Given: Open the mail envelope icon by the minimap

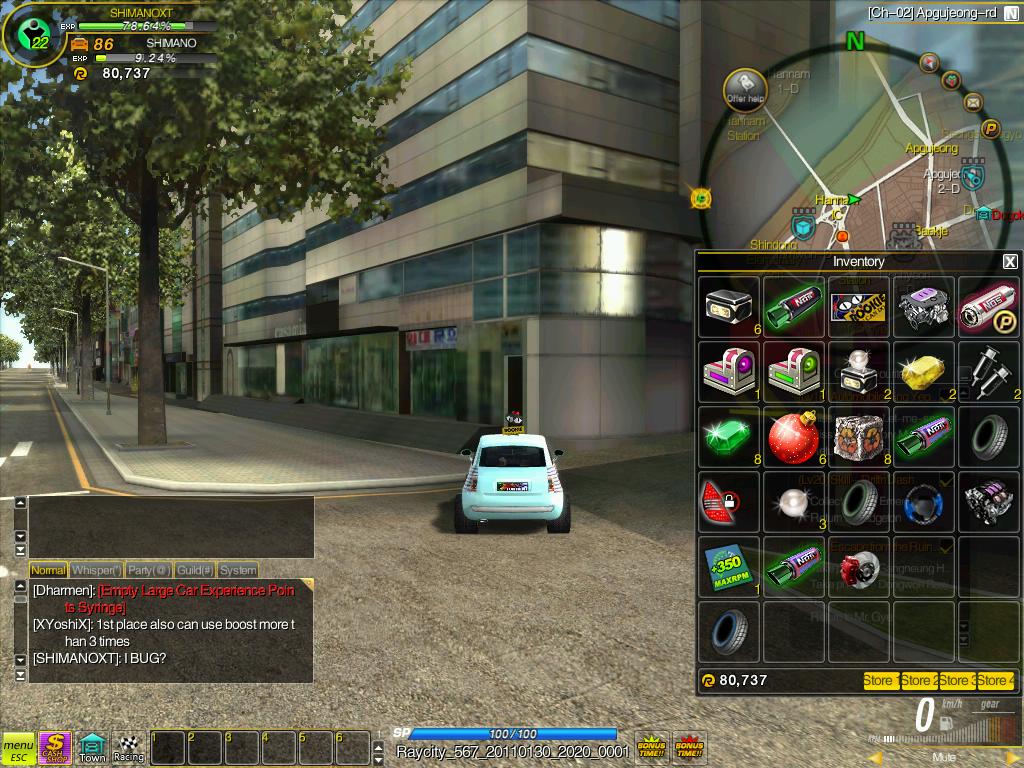Looking at the screenshot, I should [973, 101].
